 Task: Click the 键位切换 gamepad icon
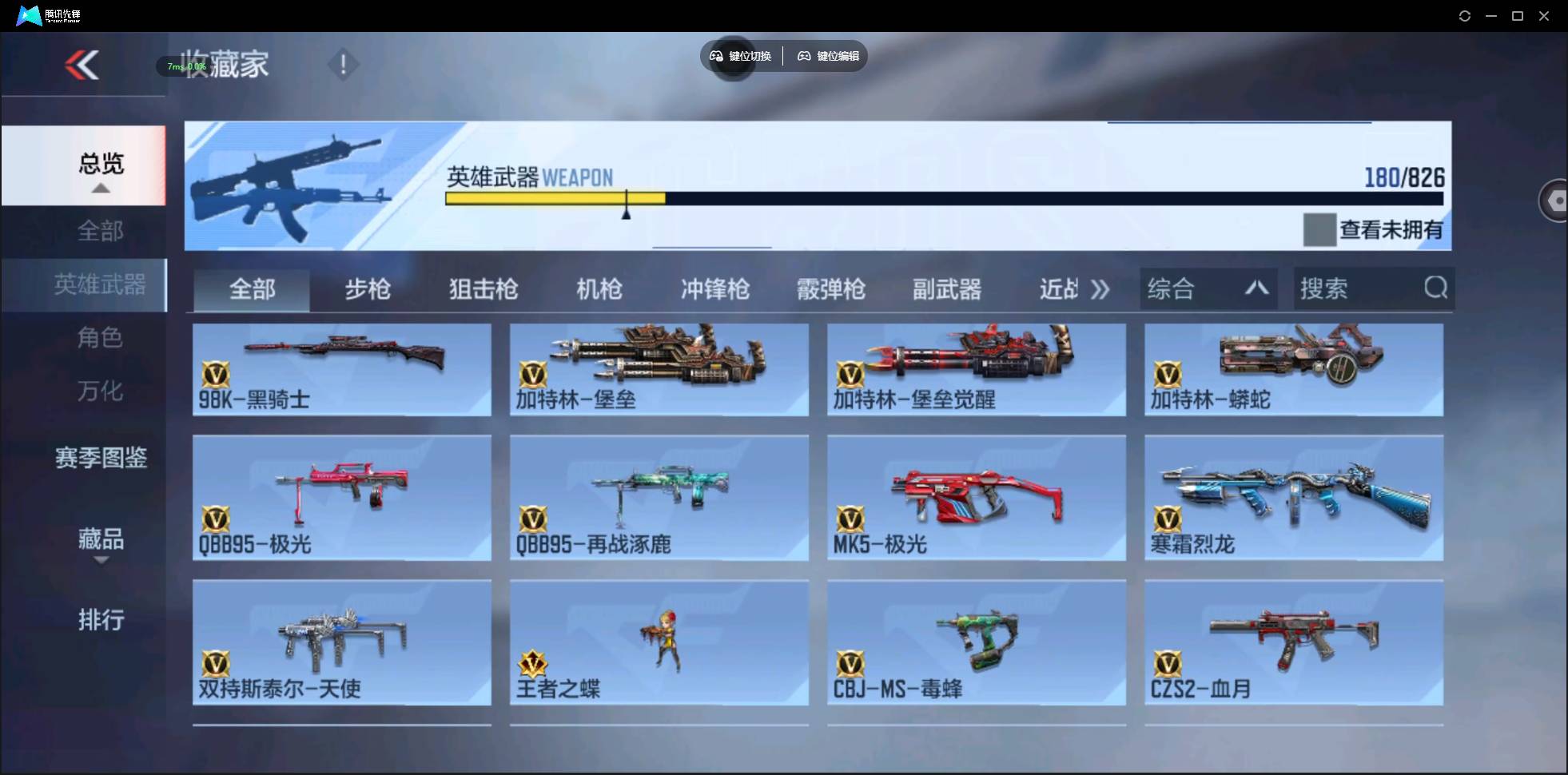[x=715, y=56]
